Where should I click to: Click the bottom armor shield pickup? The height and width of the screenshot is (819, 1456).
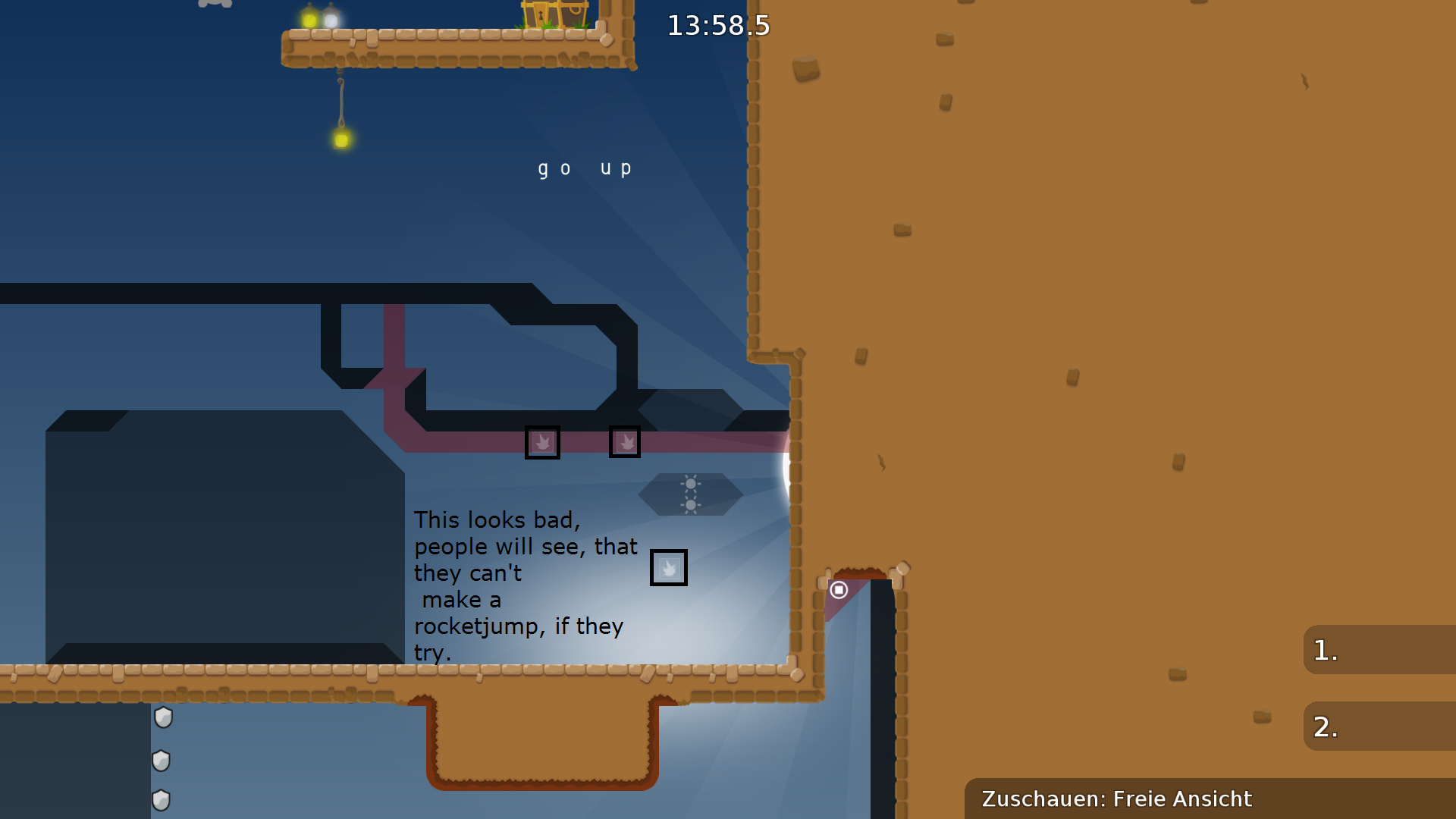coord(162,799)
